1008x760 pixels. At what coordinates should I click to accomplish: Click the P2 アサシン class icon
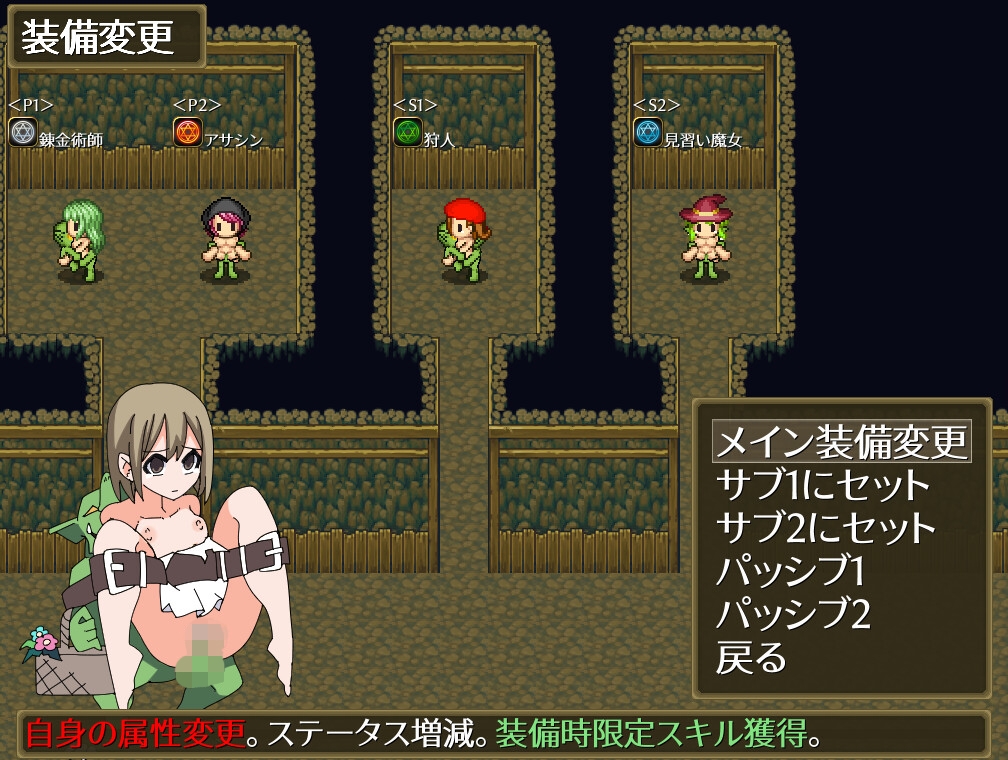click(188, 132)
